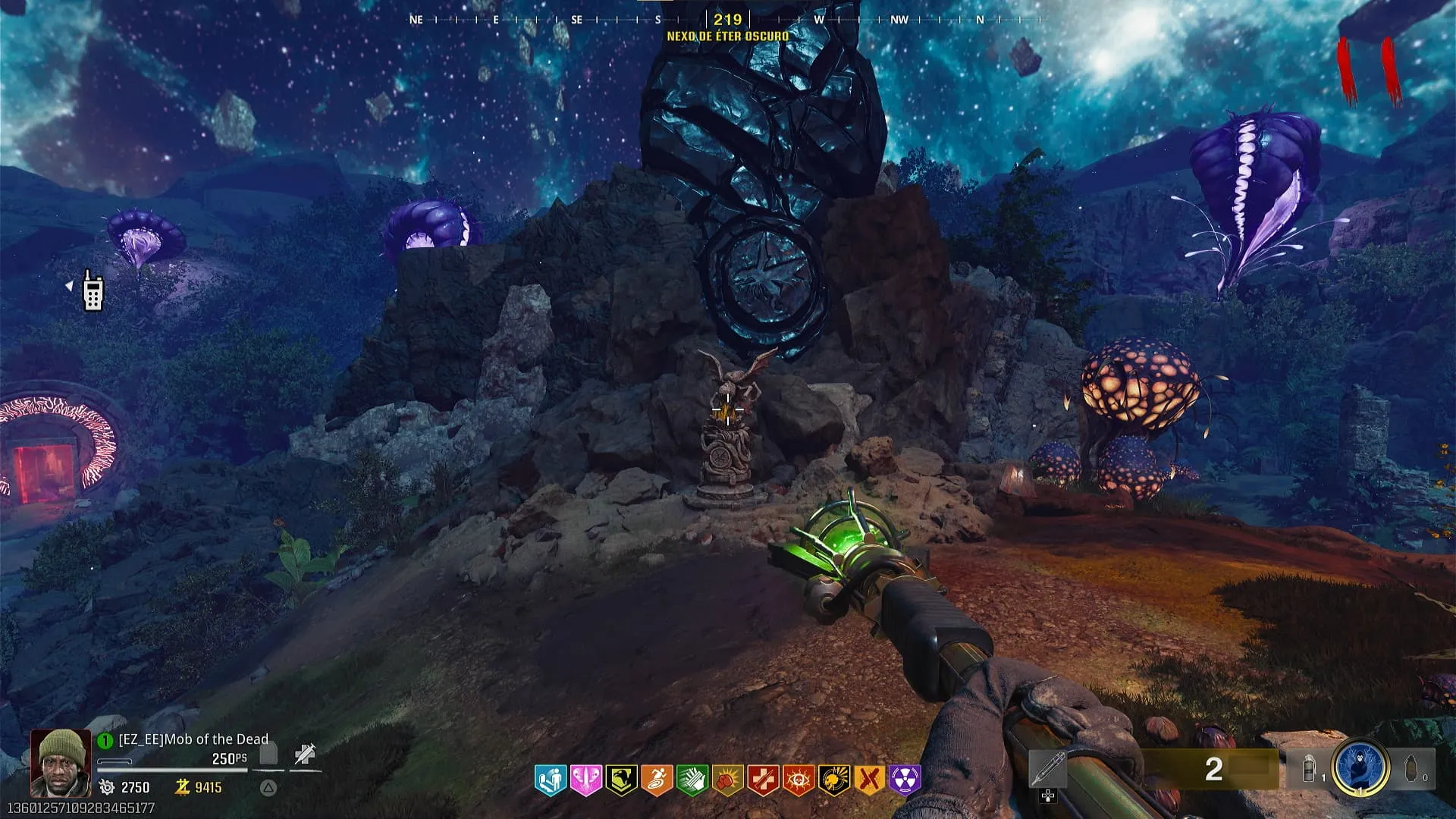The height and width of the screenshot is (819, 1456).
Task: Click the eagle-head Vulture Aid perk icon
Action: (621, 780)
